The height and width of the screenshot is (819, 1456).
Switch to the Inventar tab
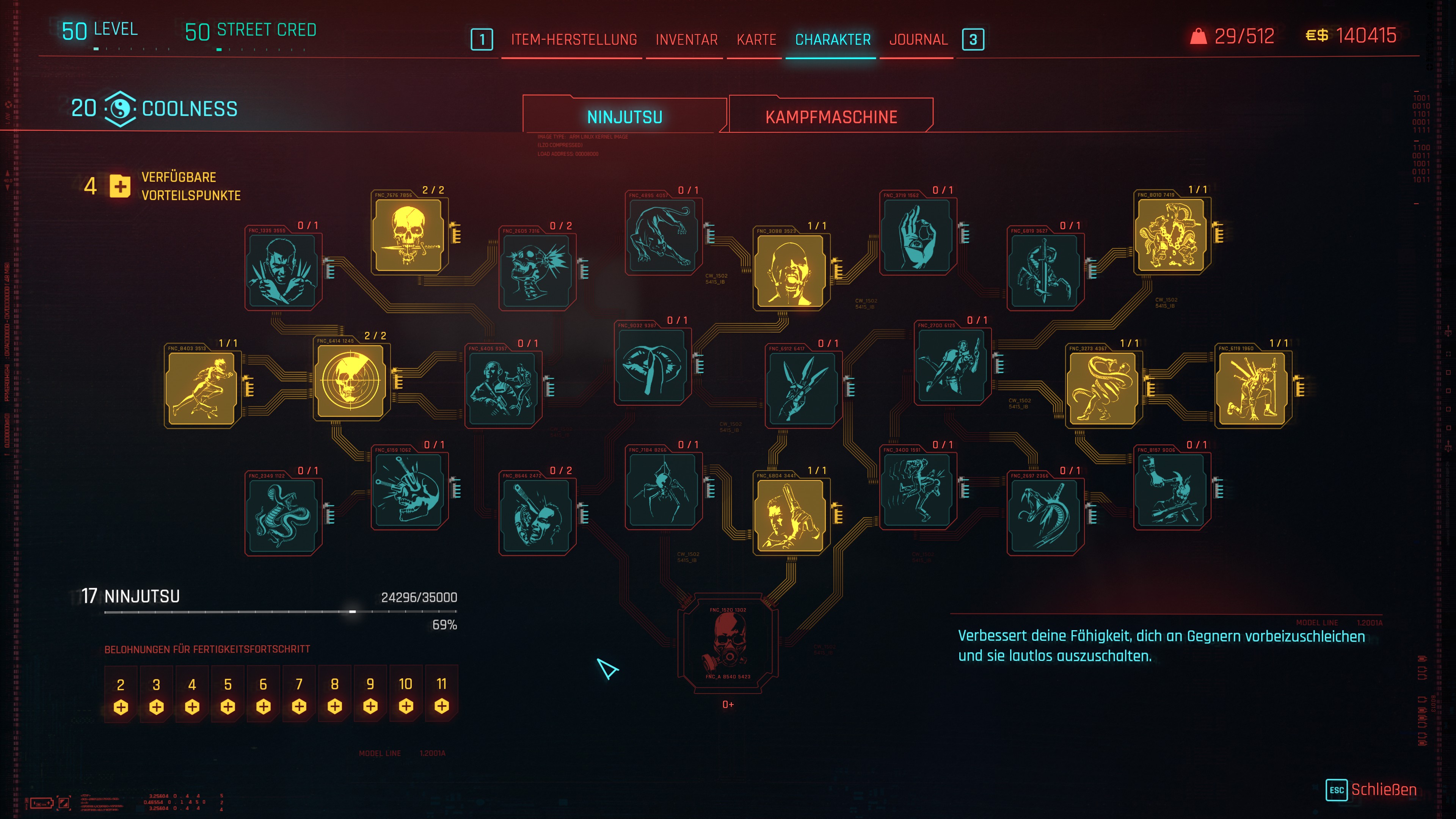686,39
